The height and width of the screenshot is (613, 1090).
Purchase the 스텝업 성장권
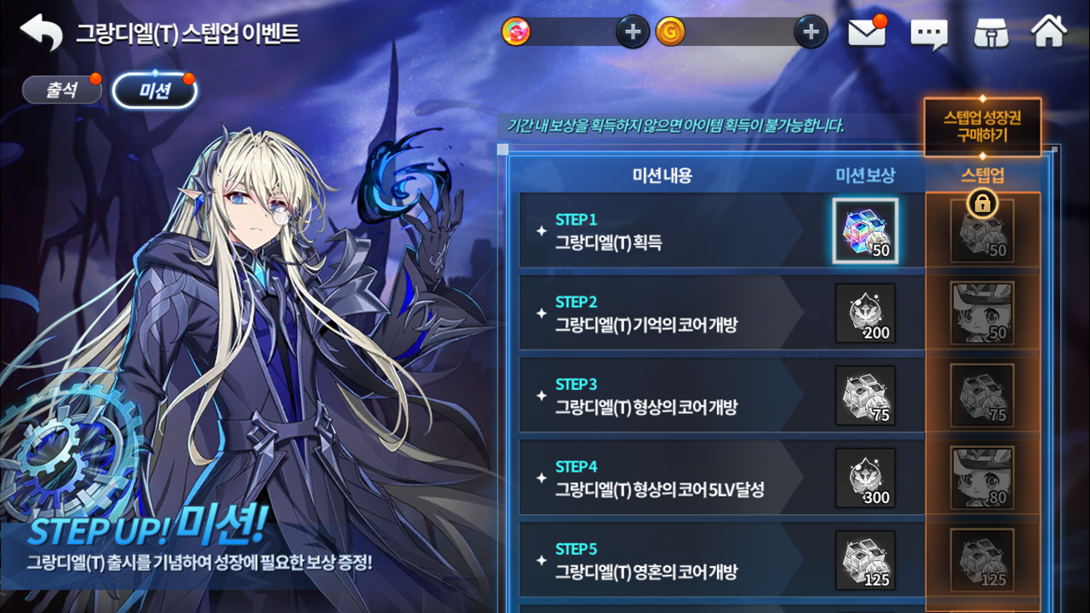tap(982, 126)
